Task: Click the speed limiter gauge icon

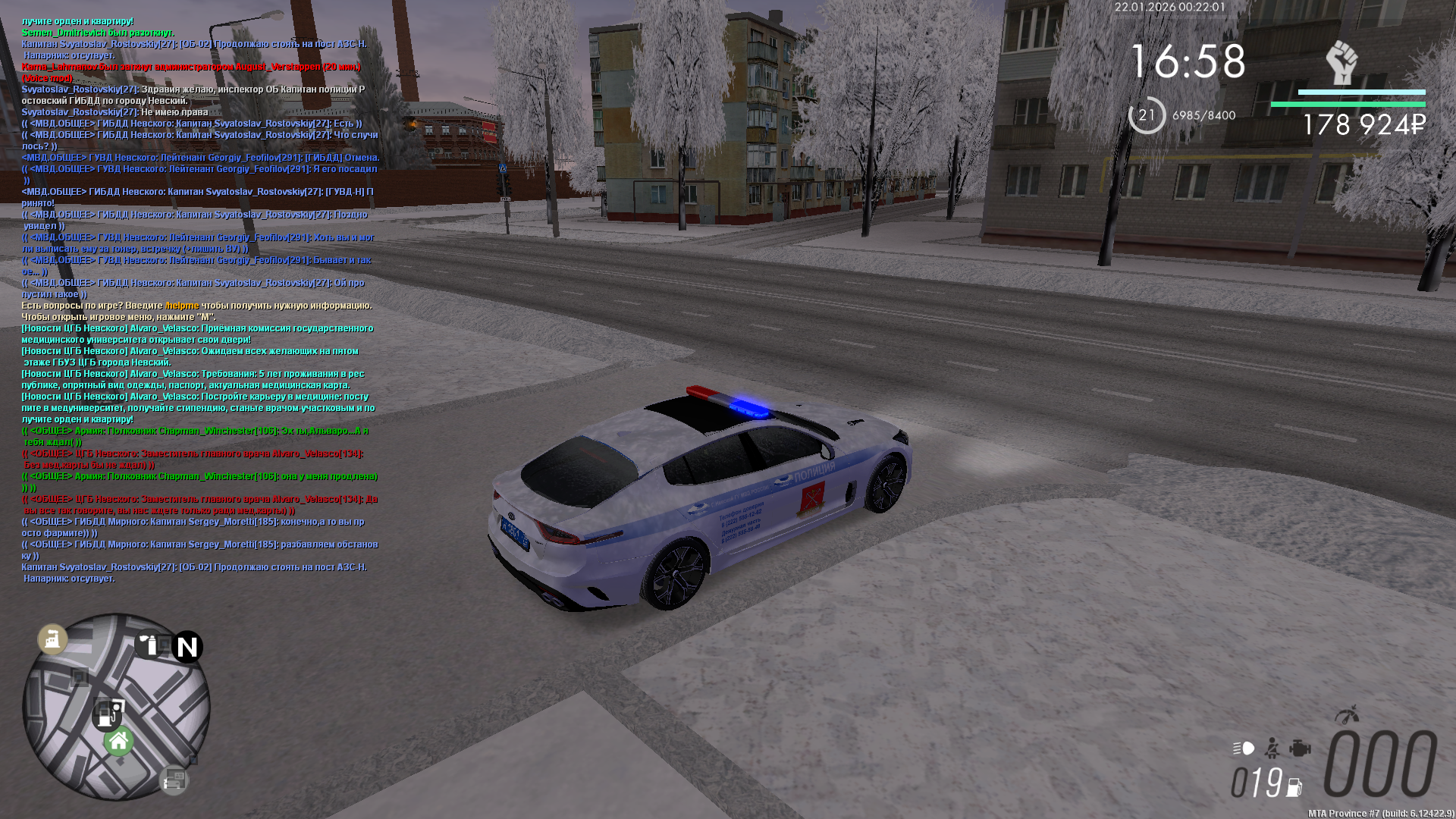Action: click(1347, 715)
